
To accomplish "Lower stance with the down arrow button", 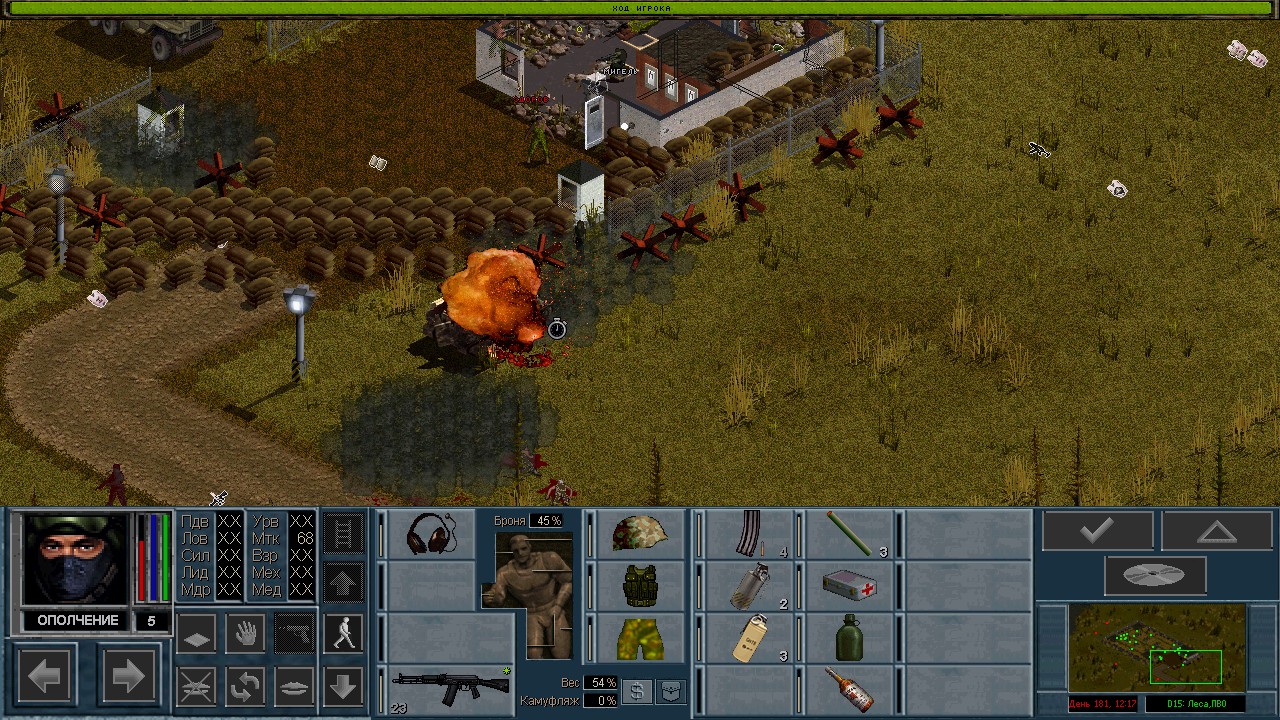I will [x=343, y=686].
